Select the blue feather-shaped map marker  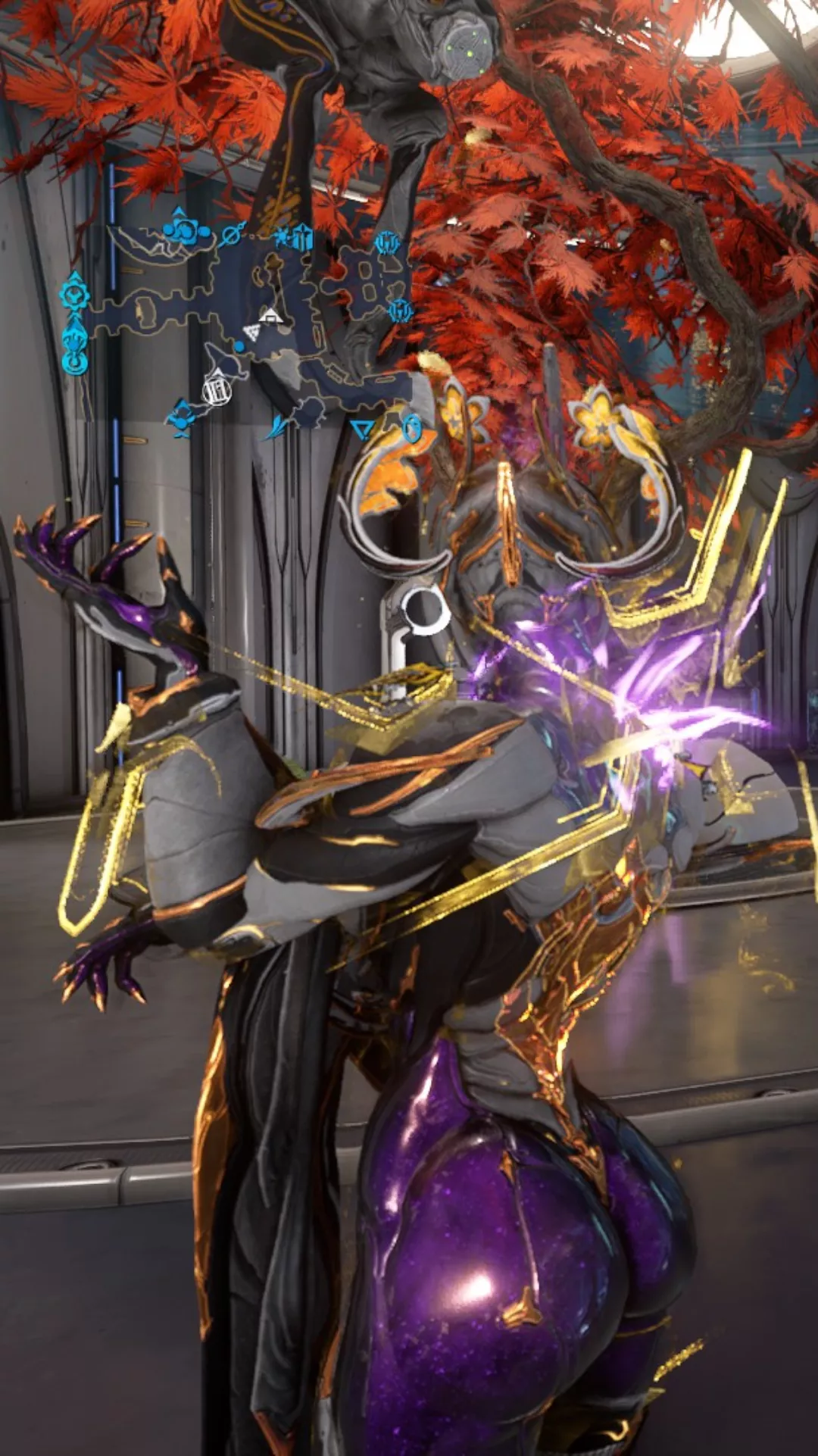[x=277, y=426]
